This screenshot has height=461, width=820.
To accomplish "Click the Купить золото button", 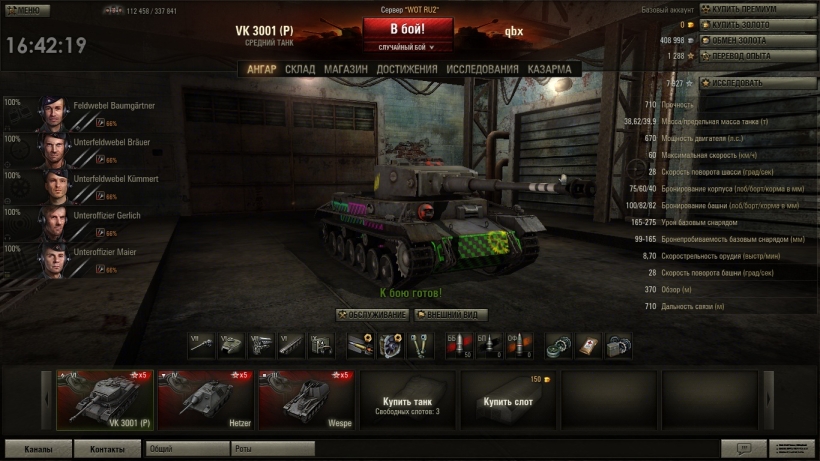I will (757, 25).
